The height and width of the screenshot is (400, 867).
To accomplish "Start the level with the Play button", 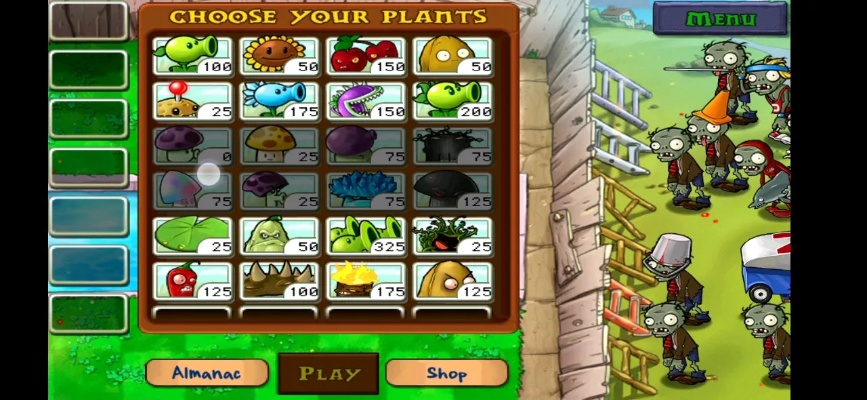I will (328, 374).
